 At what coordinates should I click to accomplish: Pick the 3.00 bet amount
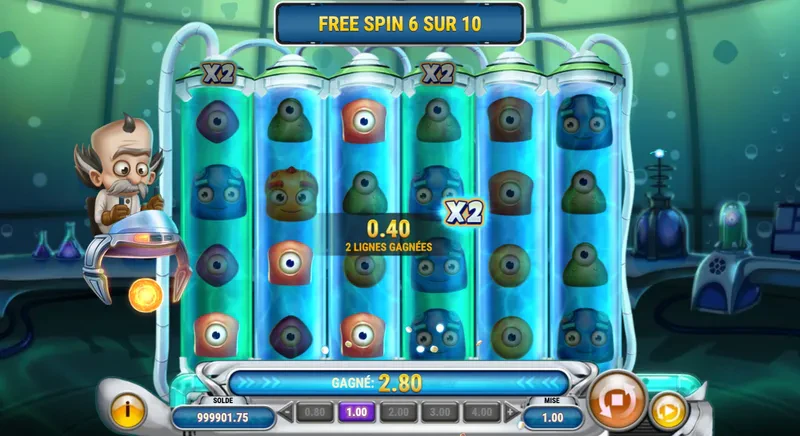(x=439, y=411)
